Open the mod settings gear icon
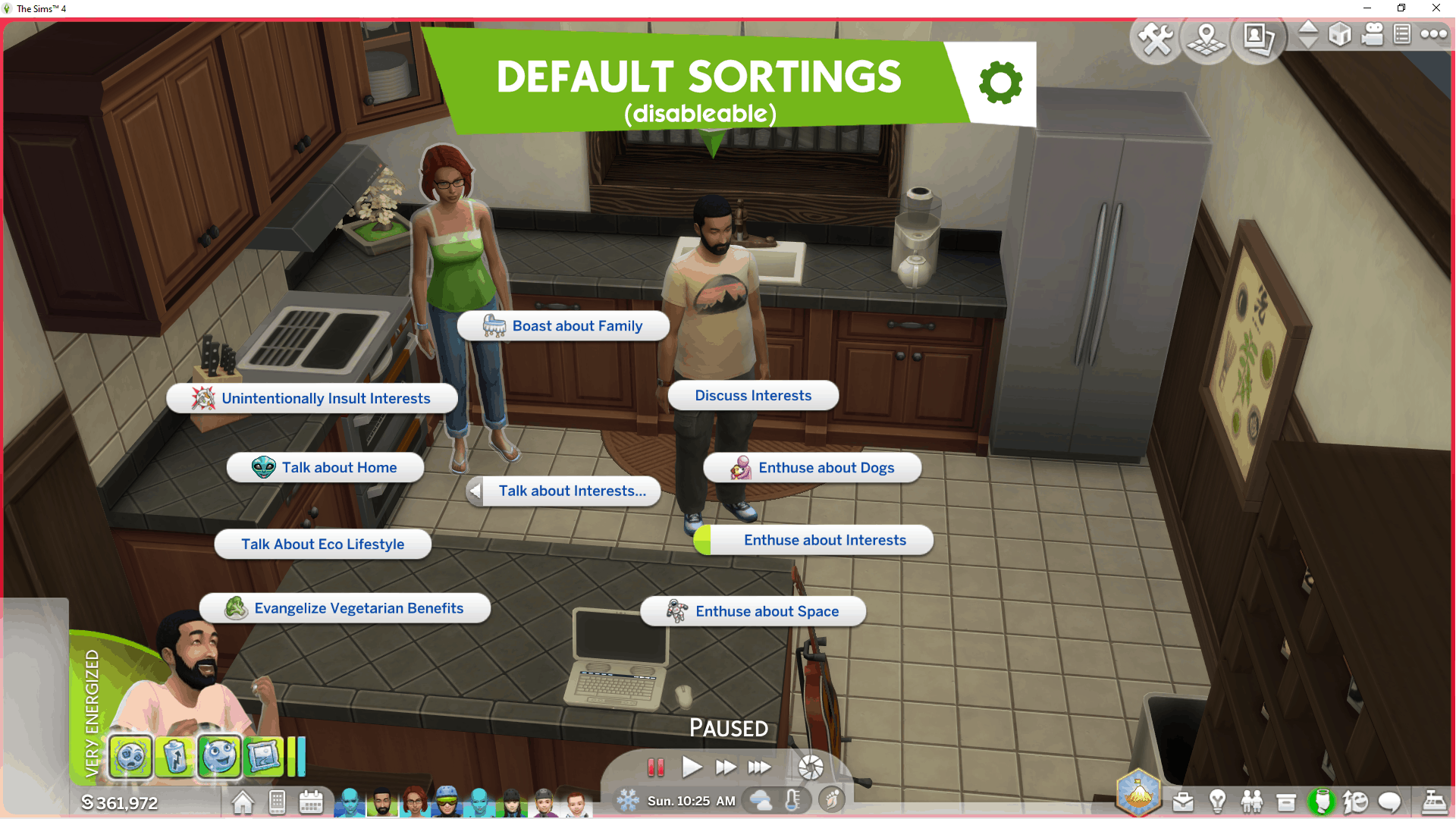1456x819 pixels. pos(1000,83)
